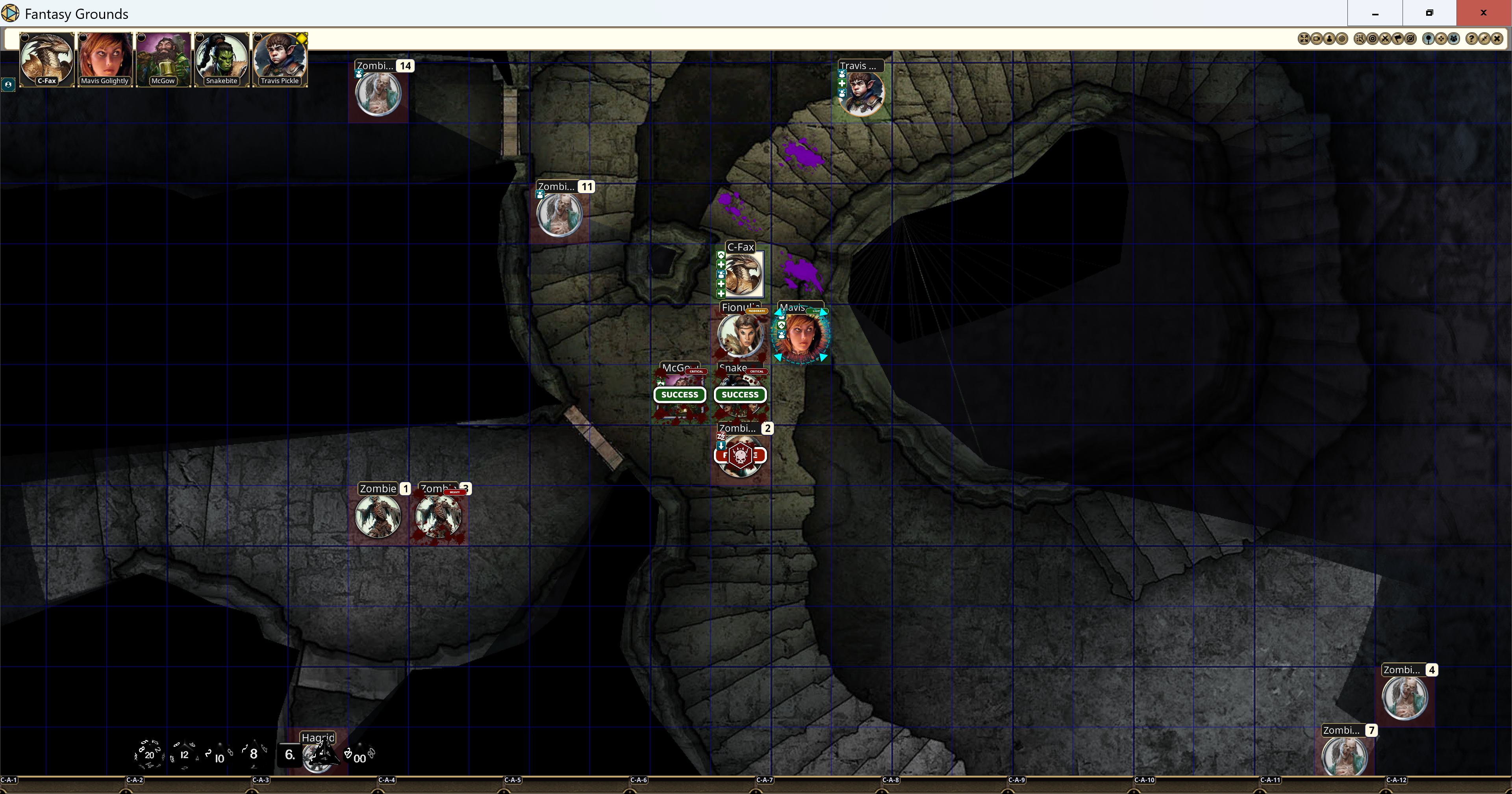The height and width of the screenshot is (794, 1512).
Task: Click the flag marker icon in the map toolbar
Action: tap(1397, 39)
